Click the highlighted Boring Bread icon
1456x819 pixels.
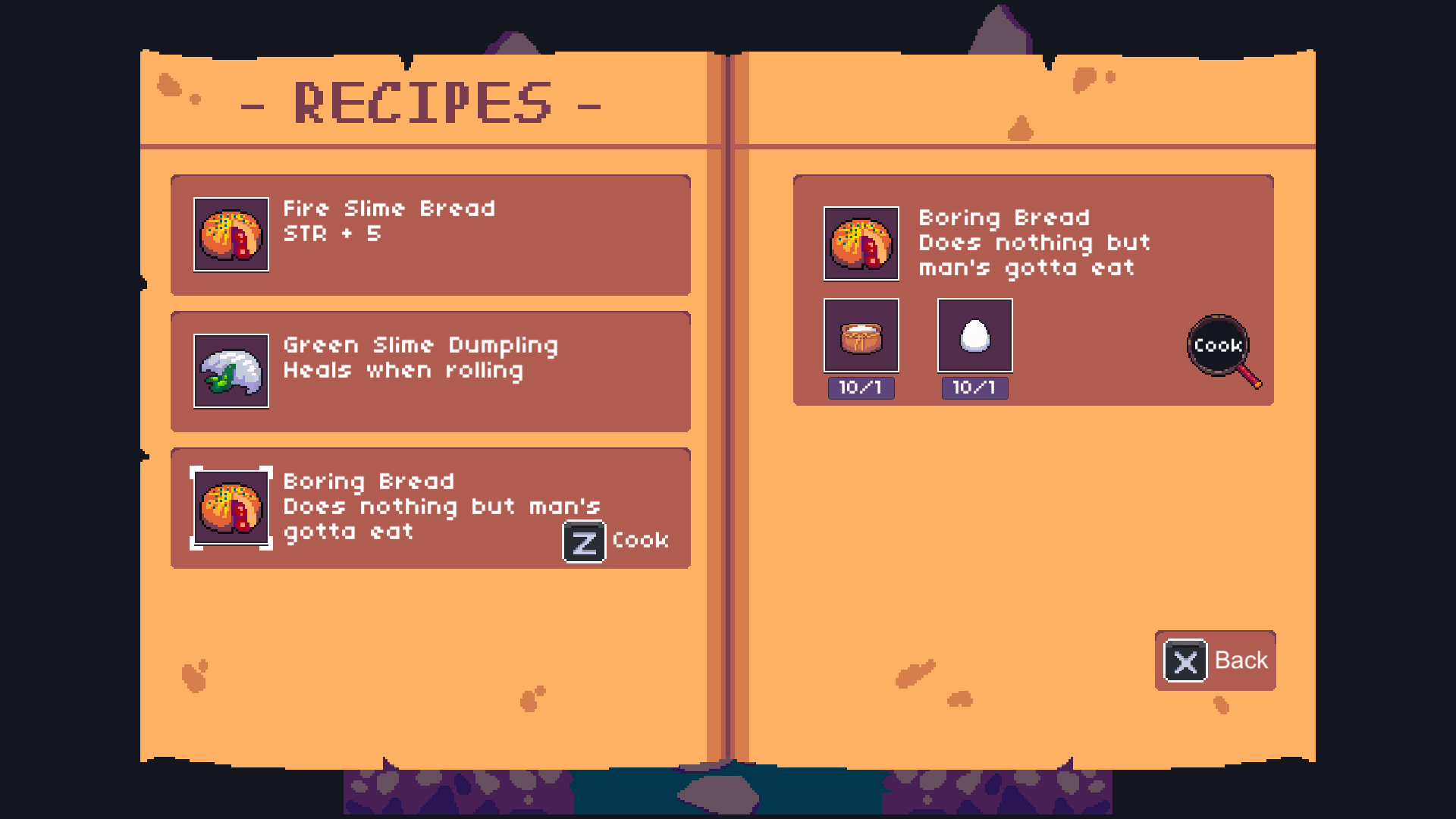pyautogui.click(x=231, y=508)
